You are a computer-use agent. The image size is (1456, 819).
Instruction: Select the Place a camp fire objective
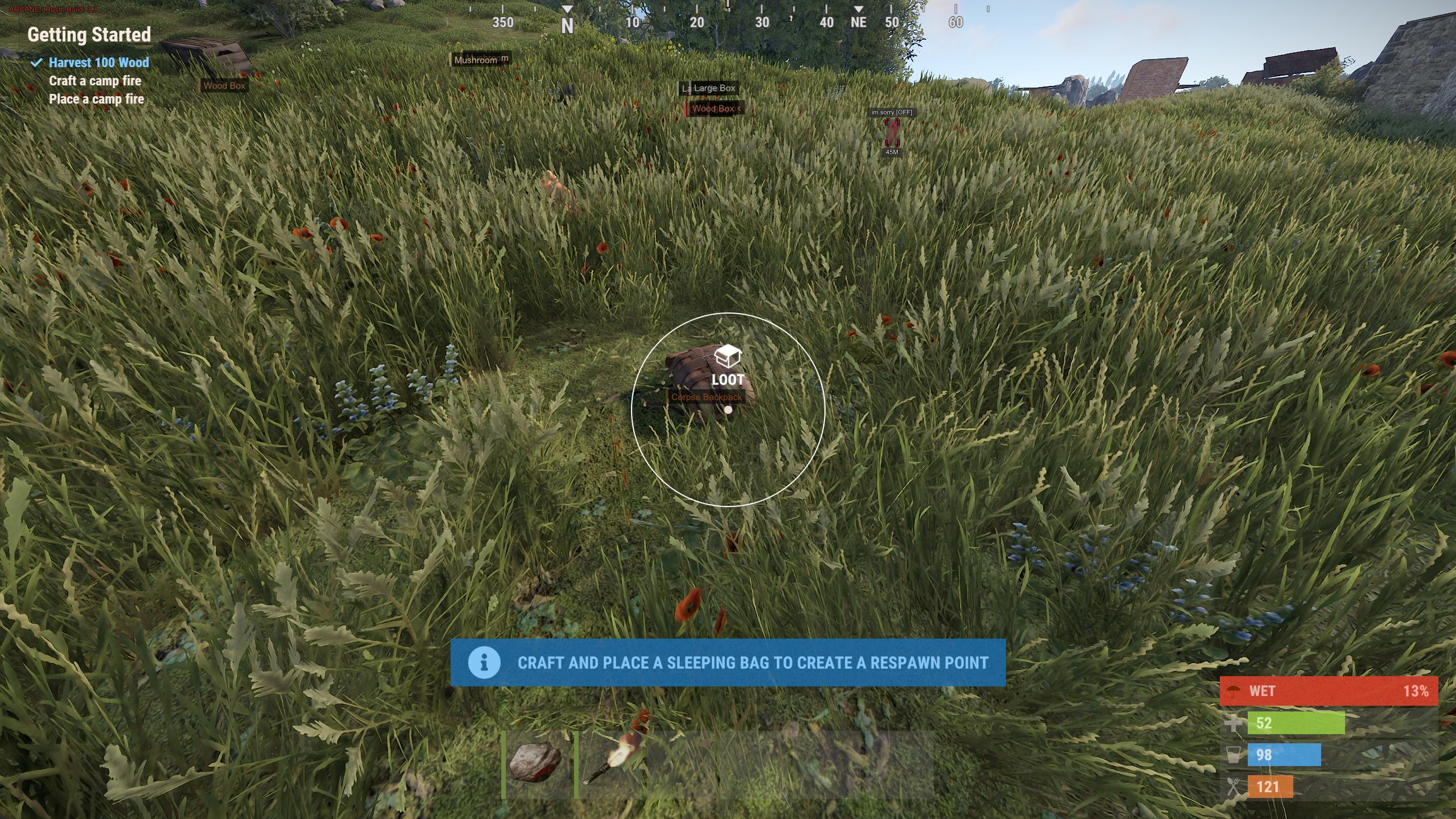96,99
